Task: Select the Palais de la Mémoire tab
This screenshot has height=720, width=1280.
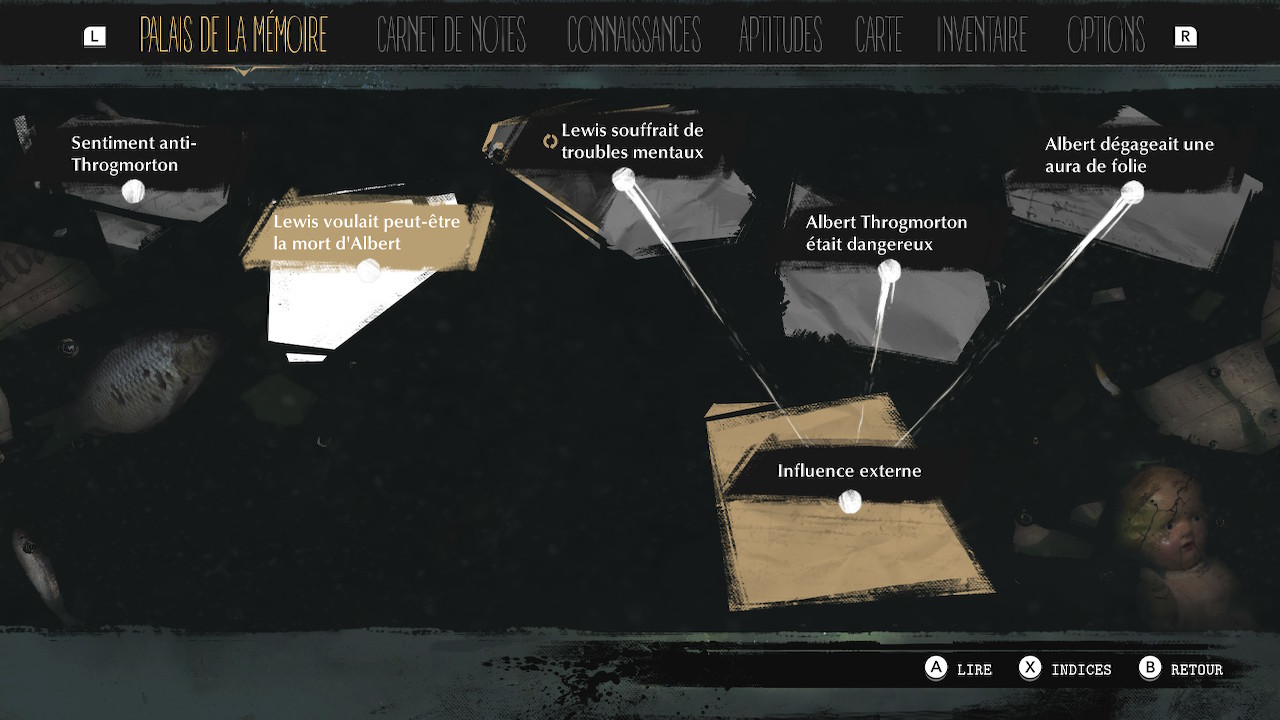Action: pos(233,36)
